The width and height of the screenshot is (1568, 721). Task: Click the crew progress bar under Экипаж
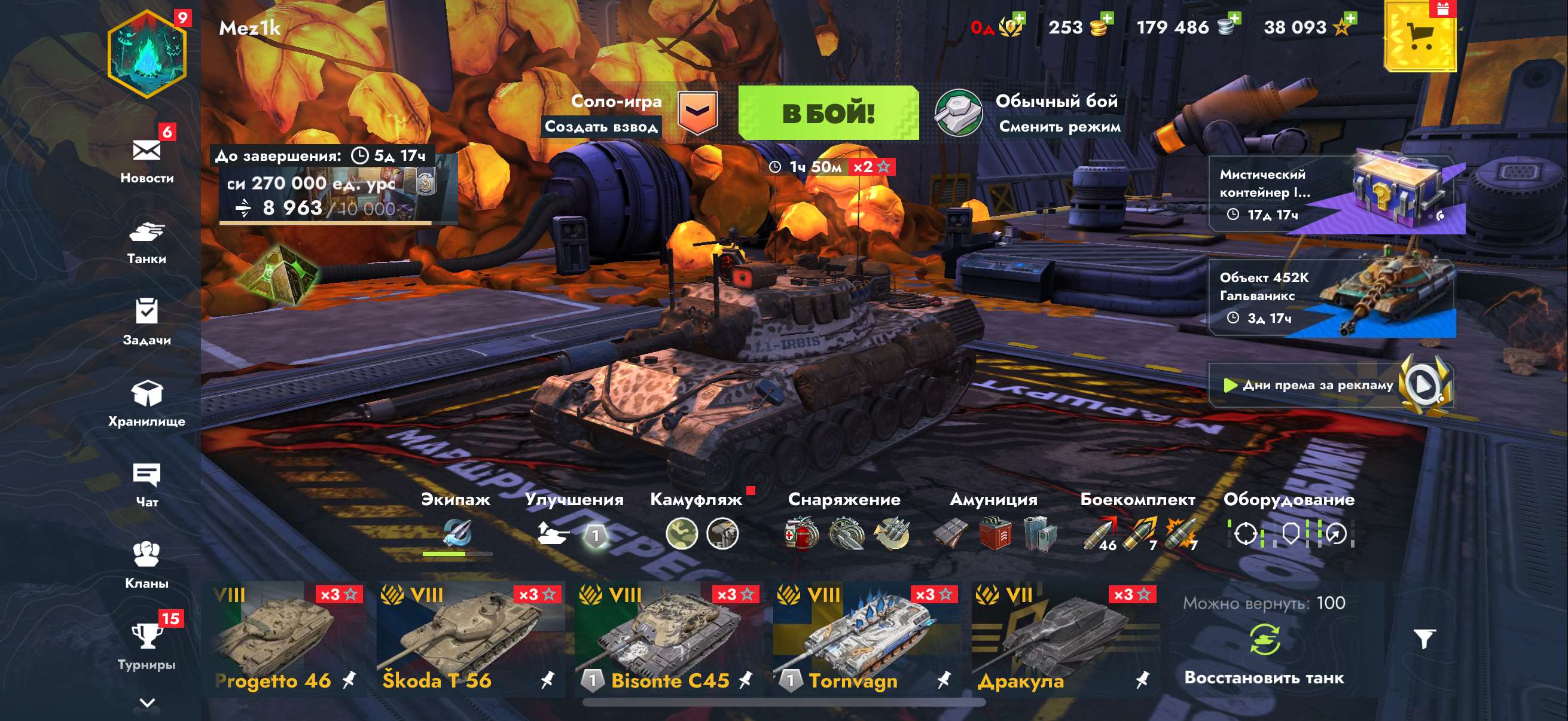pyautogui.click(x=457, y=552)
